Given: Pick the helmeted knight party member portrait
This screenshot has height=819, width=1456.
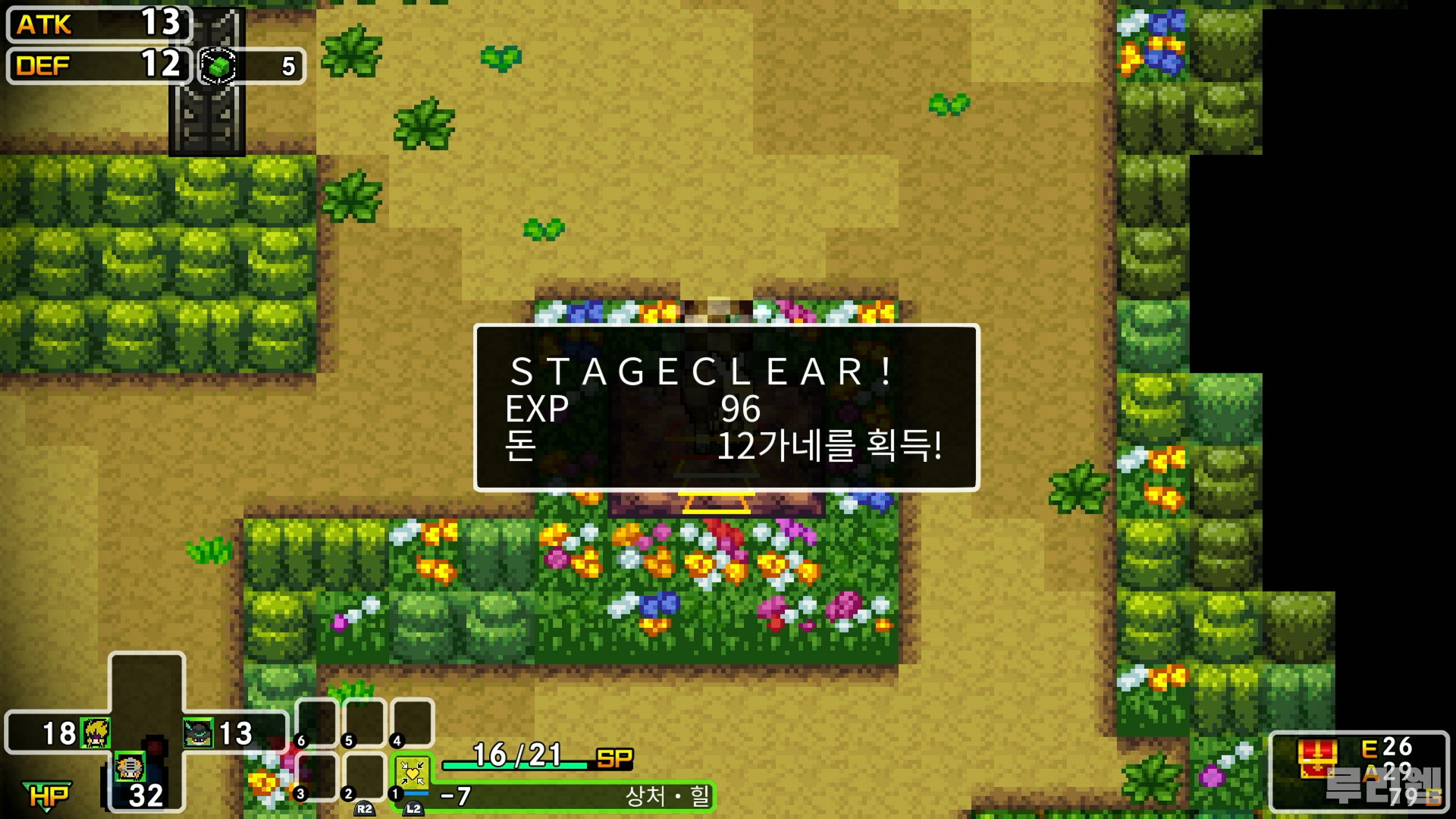Looking at the screenshot, I should 130,767.
